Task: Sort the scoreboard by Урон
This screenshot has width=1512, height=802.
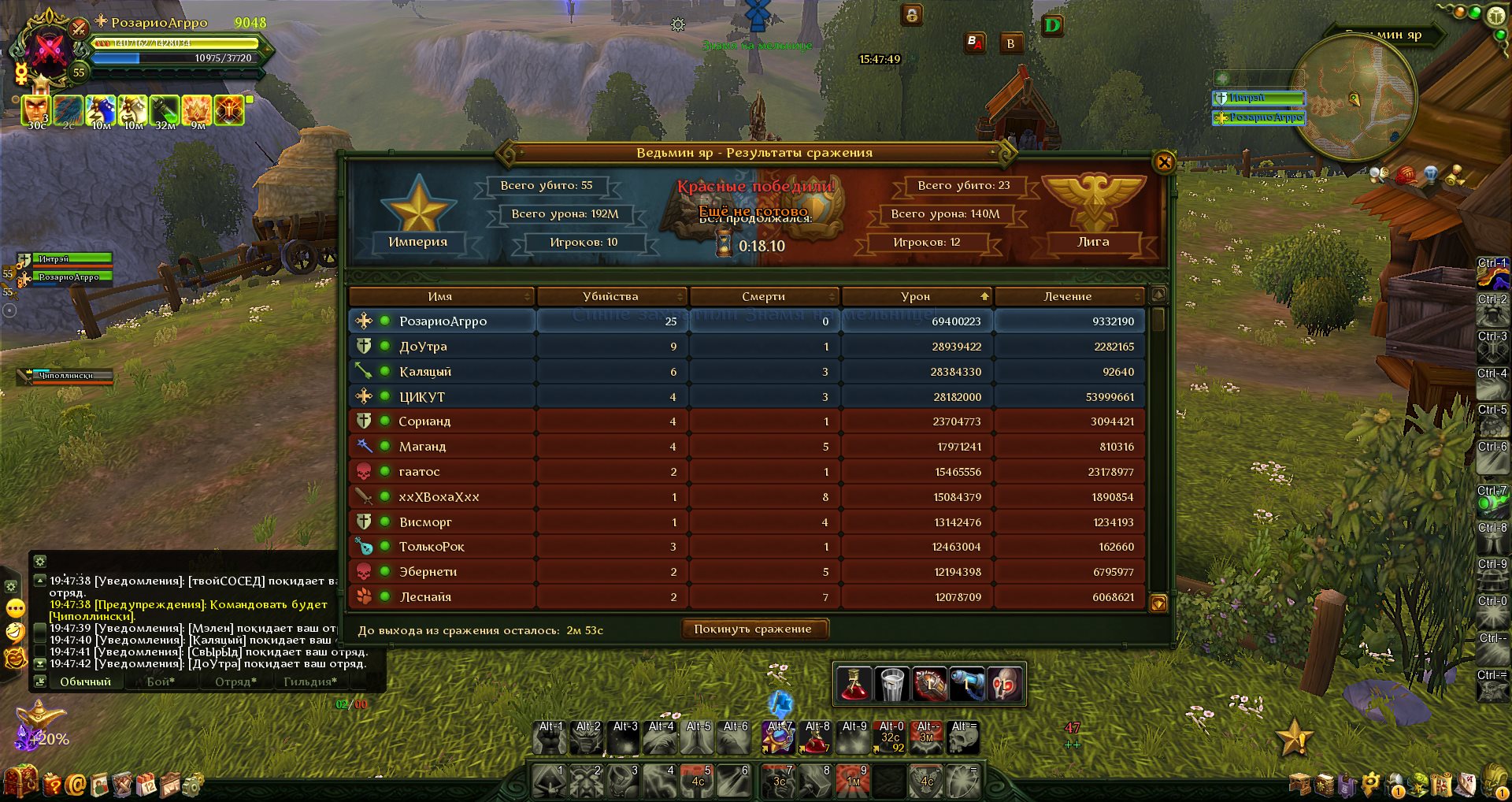Action: point(915,296)
